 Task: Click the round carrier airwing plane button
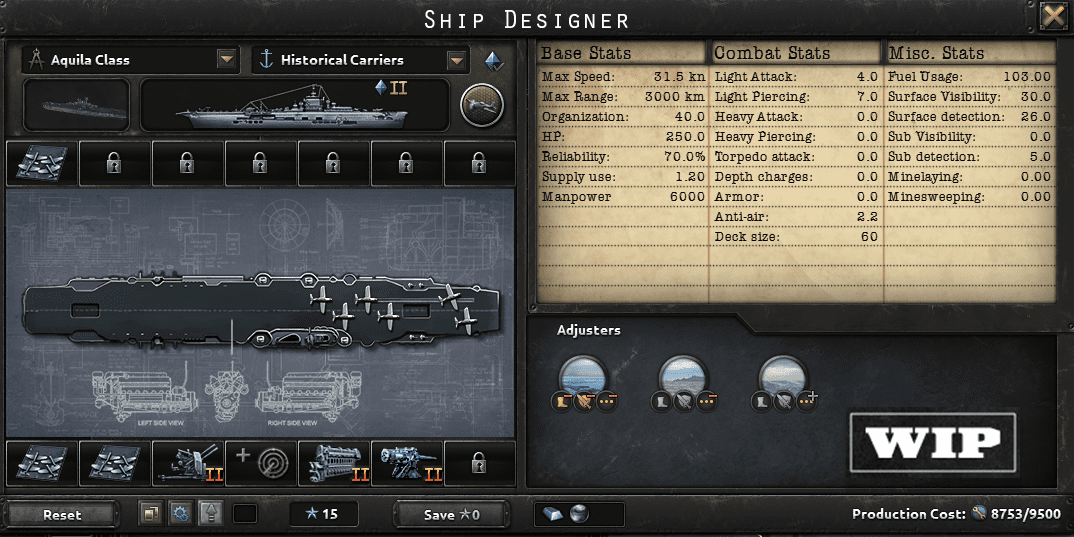pyautogui.click(x=481, y=104)
